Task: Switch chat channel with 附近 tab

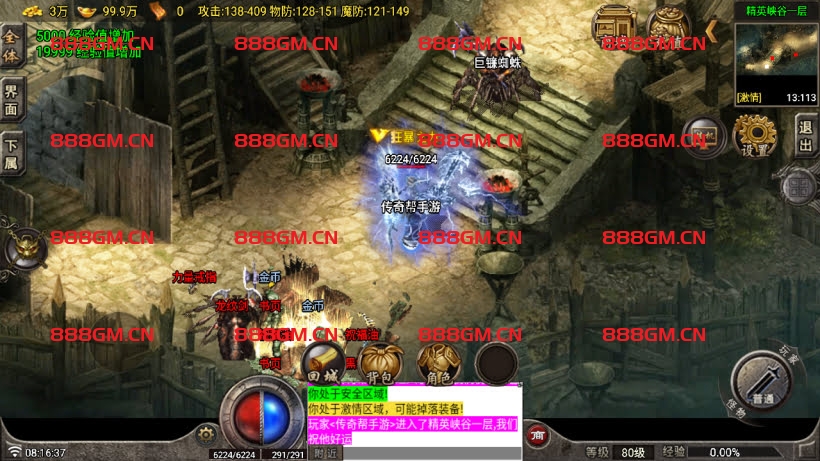Action: (x=326, y=453)
